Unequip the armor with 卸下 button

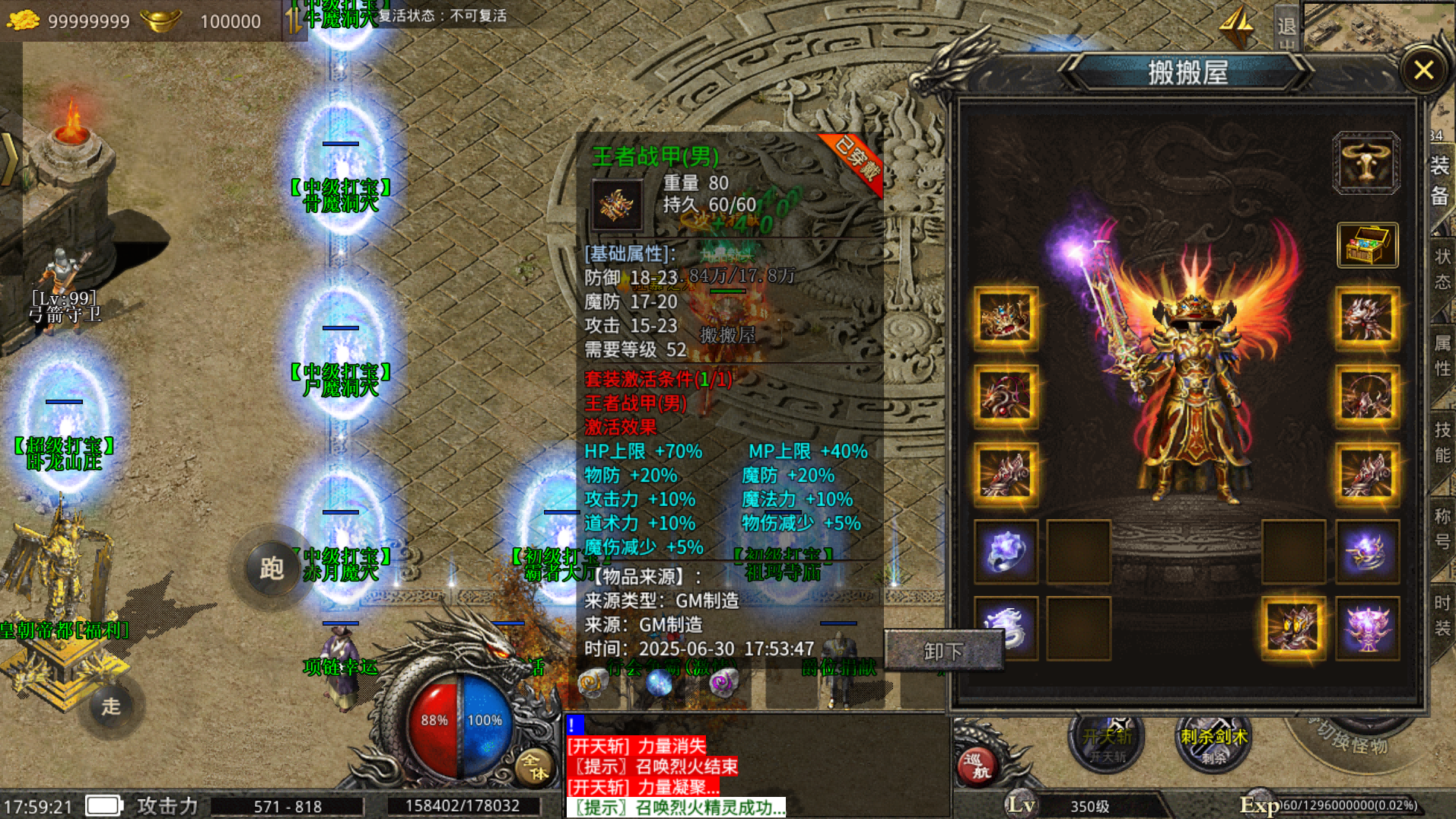(x=943, y=652)
